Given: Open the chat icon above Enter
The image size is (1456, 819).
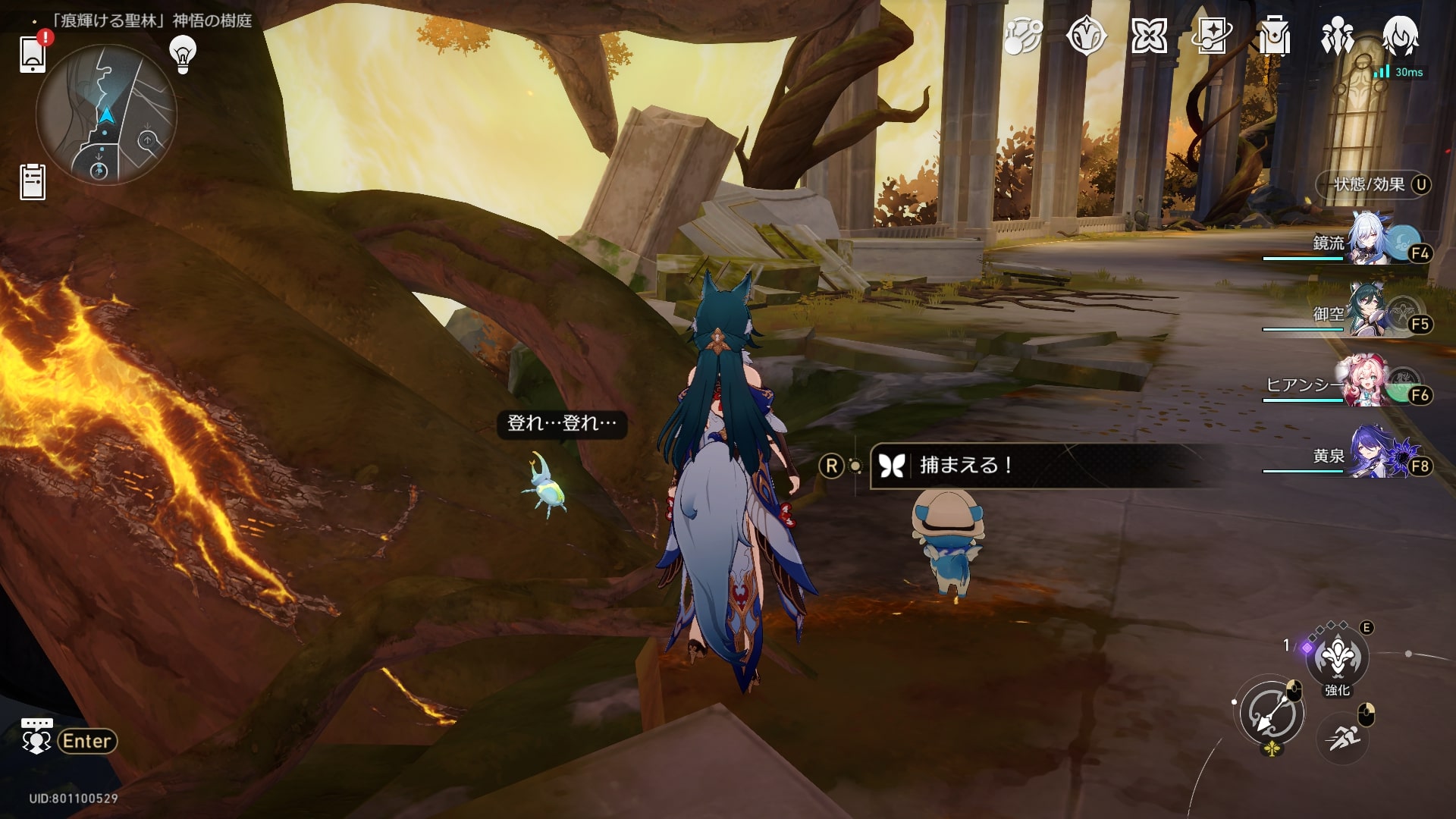Looking at the screenshot, I should click(36, 737).
